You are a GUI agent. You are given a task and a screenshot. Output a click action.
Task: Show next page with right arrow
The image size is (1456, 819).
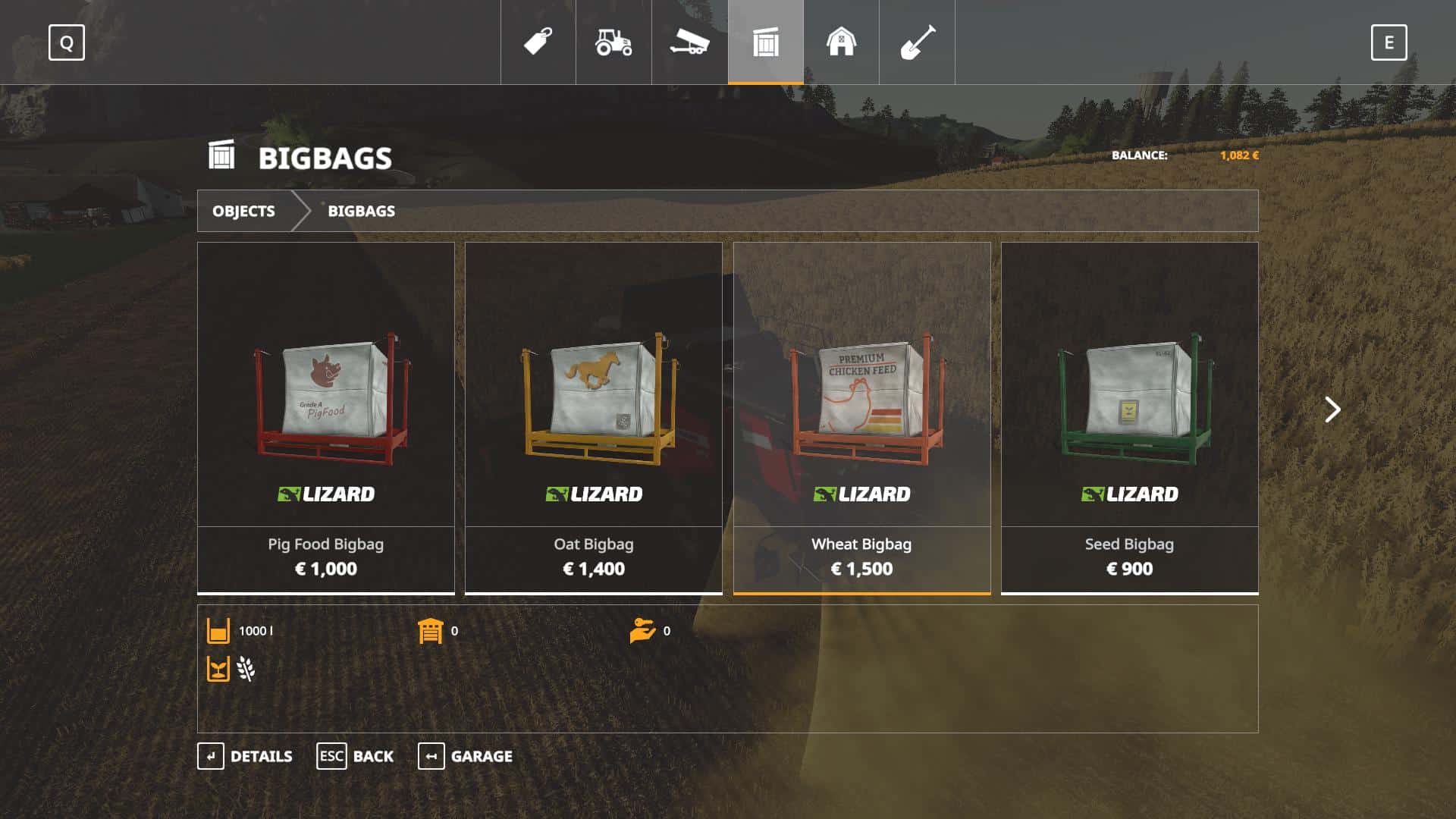(x=1332, y=409)
